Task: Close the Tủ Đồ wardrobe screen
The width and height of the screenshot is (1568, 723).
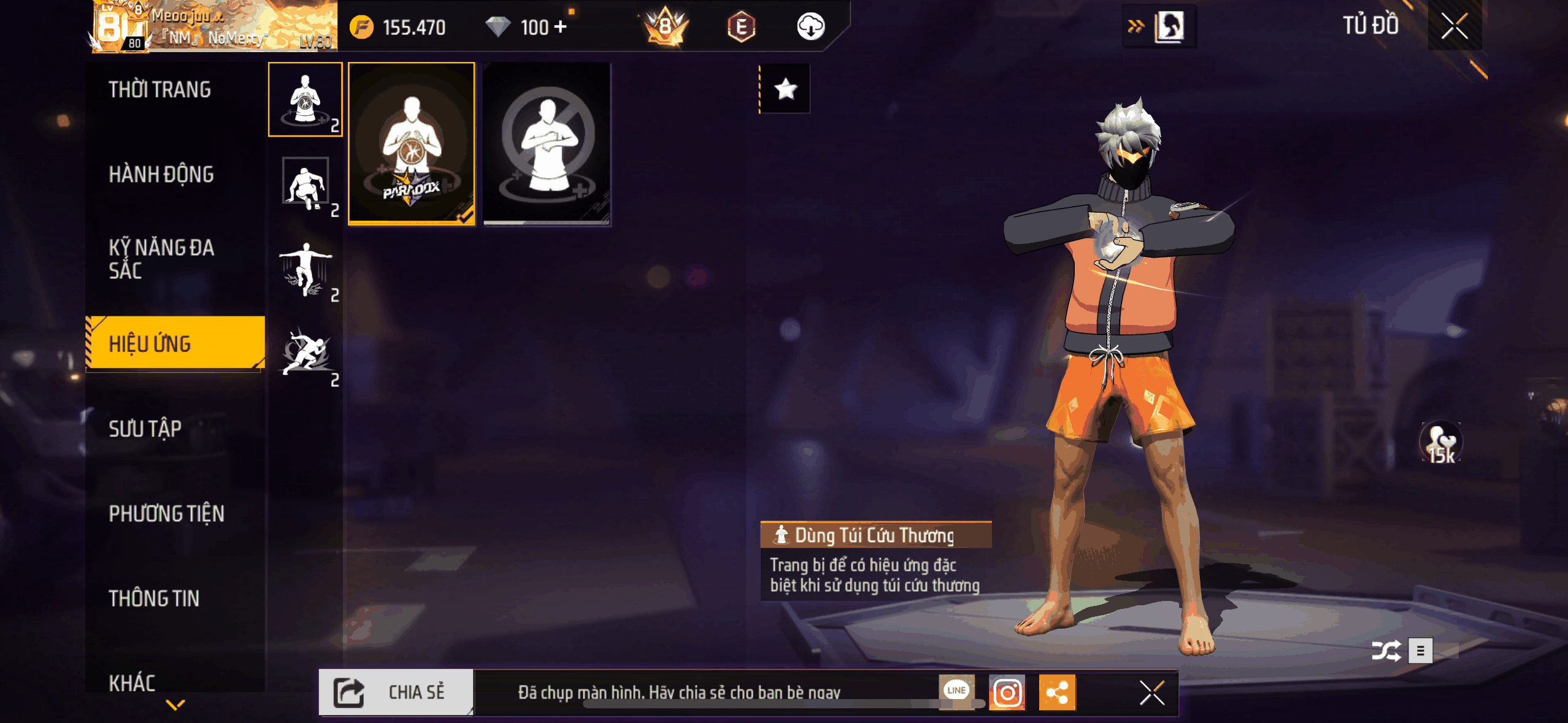Action: pos(1454,26)
